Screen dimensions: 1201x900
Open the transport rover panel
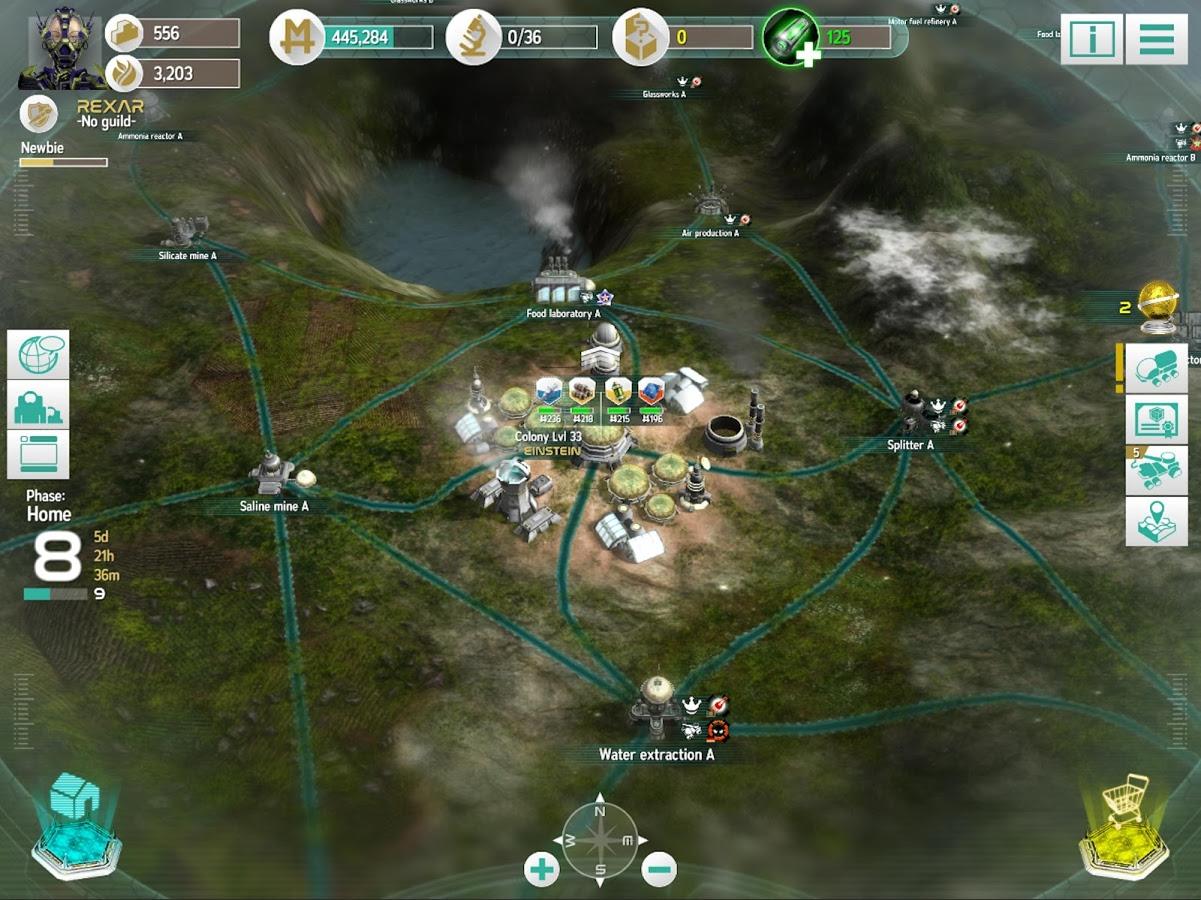tap(1156, 368)
